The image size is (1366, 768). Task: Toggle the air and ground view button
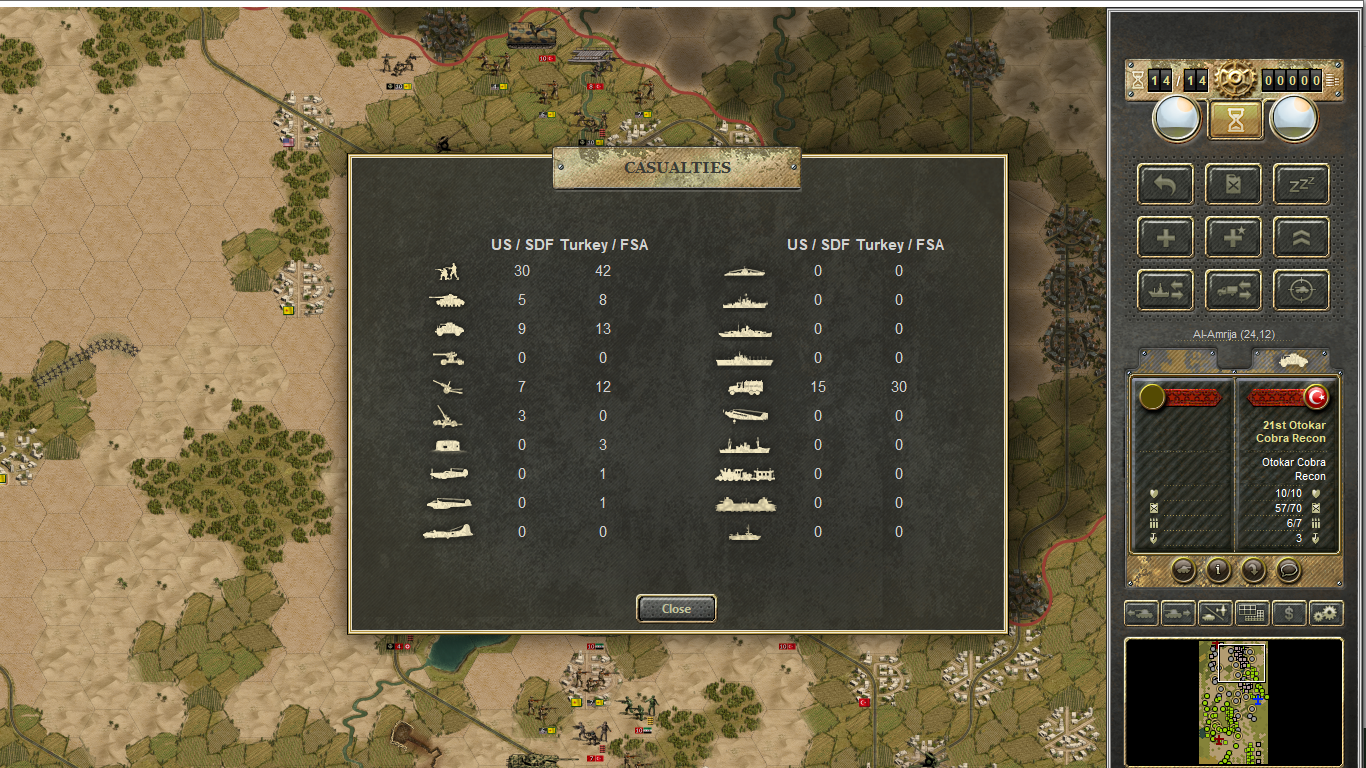(1215, 613)
